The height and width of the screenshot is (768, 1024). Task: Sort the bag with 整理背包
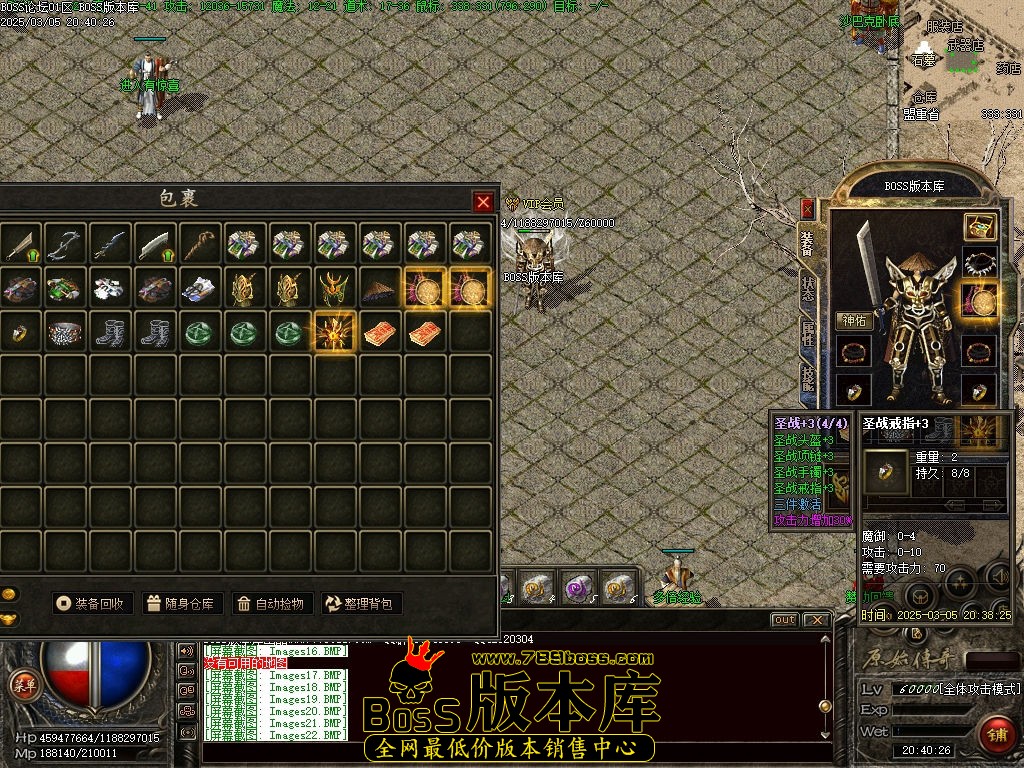tap(361, 603)
